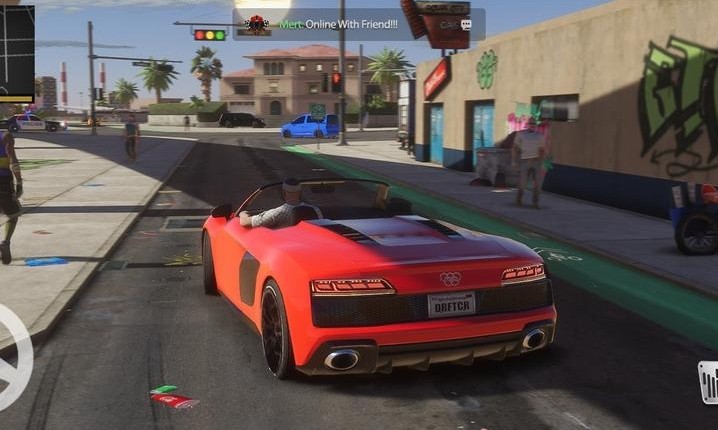
Task: Open the chat speech bubble icon
Action: (466, 24)
